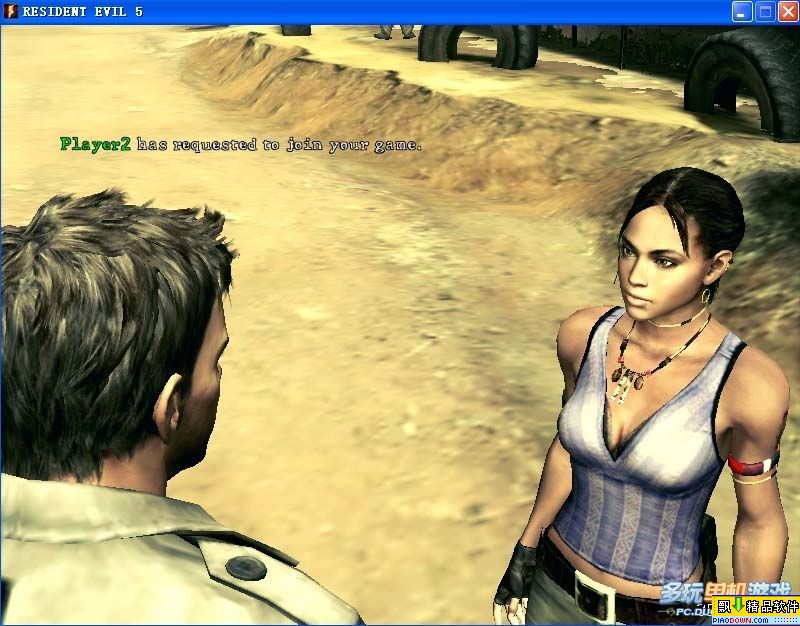Close the Resident Evil 5 window

coord(786,12)
